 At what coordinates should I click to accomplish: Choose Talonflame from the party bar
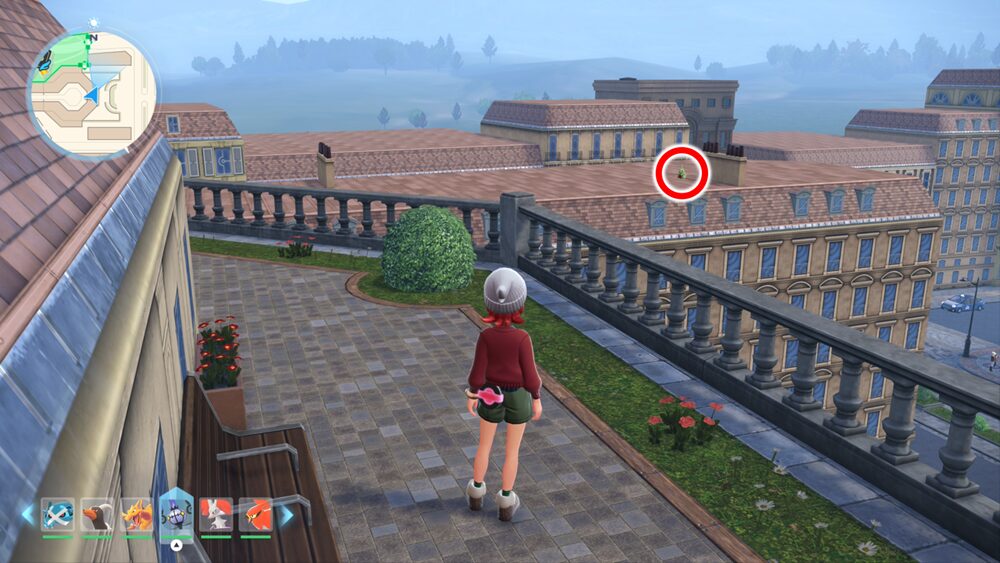255,514
